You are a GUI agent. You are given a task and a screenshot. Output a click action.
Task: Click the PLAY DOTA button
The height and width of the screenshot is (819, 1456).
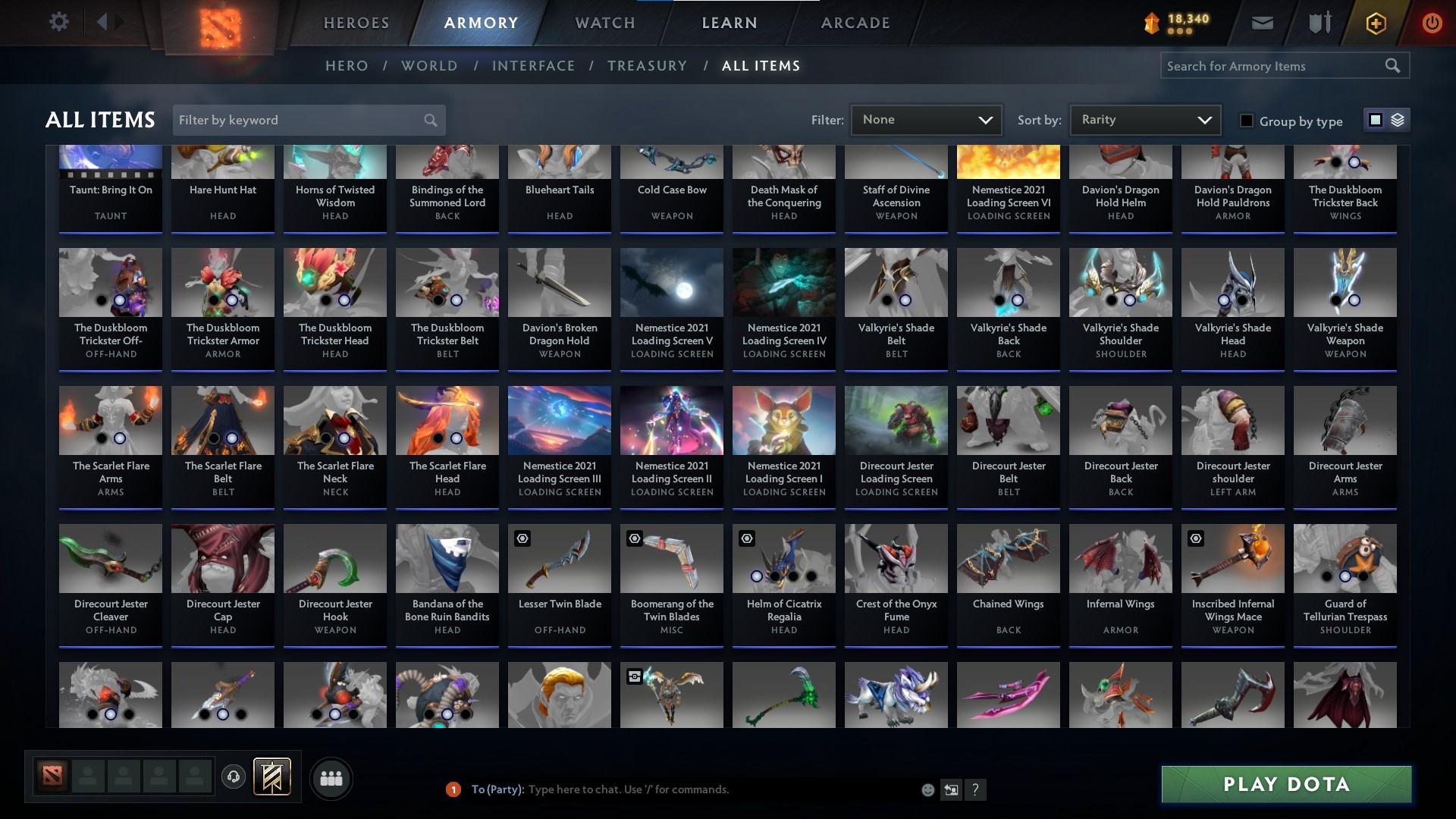pyautogui.click(x=1285, y=784)
